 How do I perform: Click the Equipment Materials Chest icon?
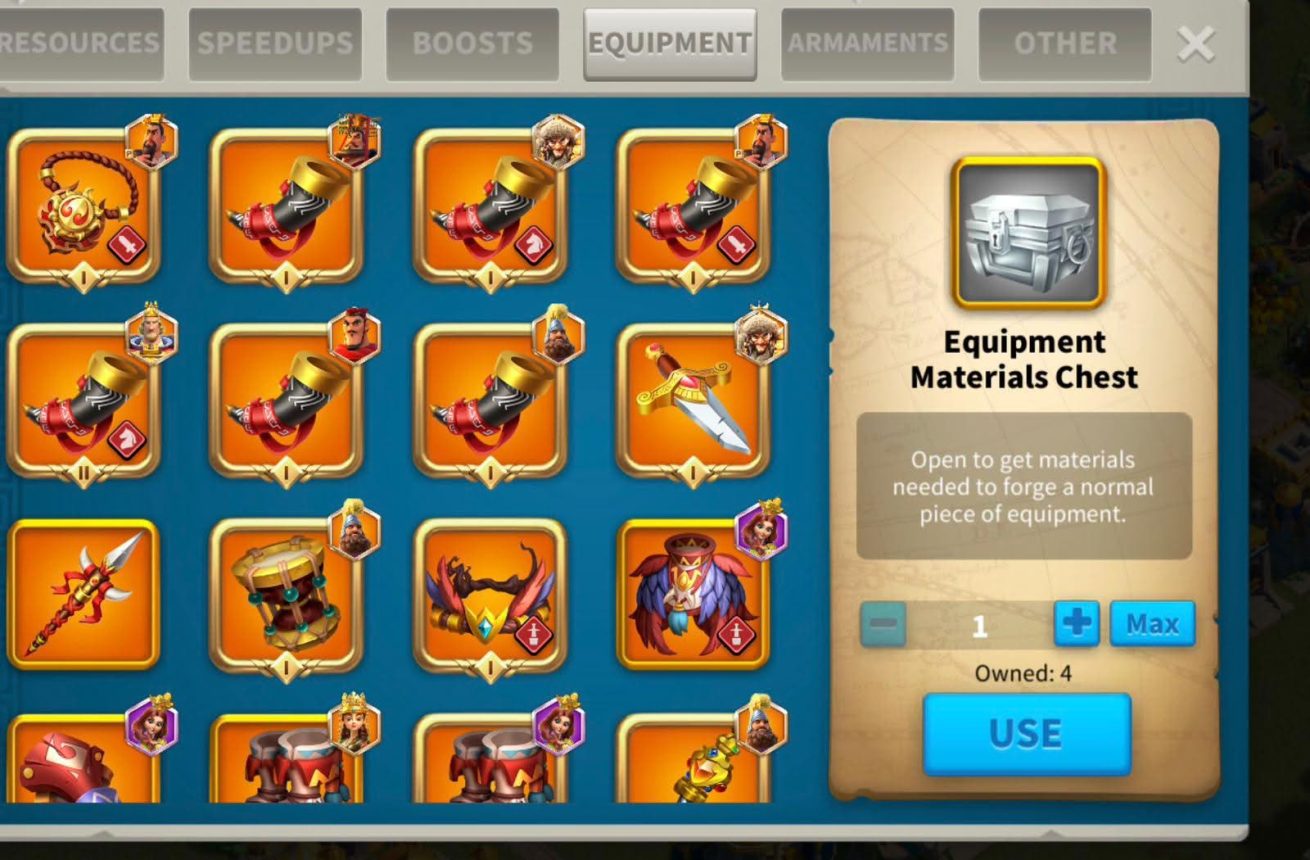tap(1028, 232)
